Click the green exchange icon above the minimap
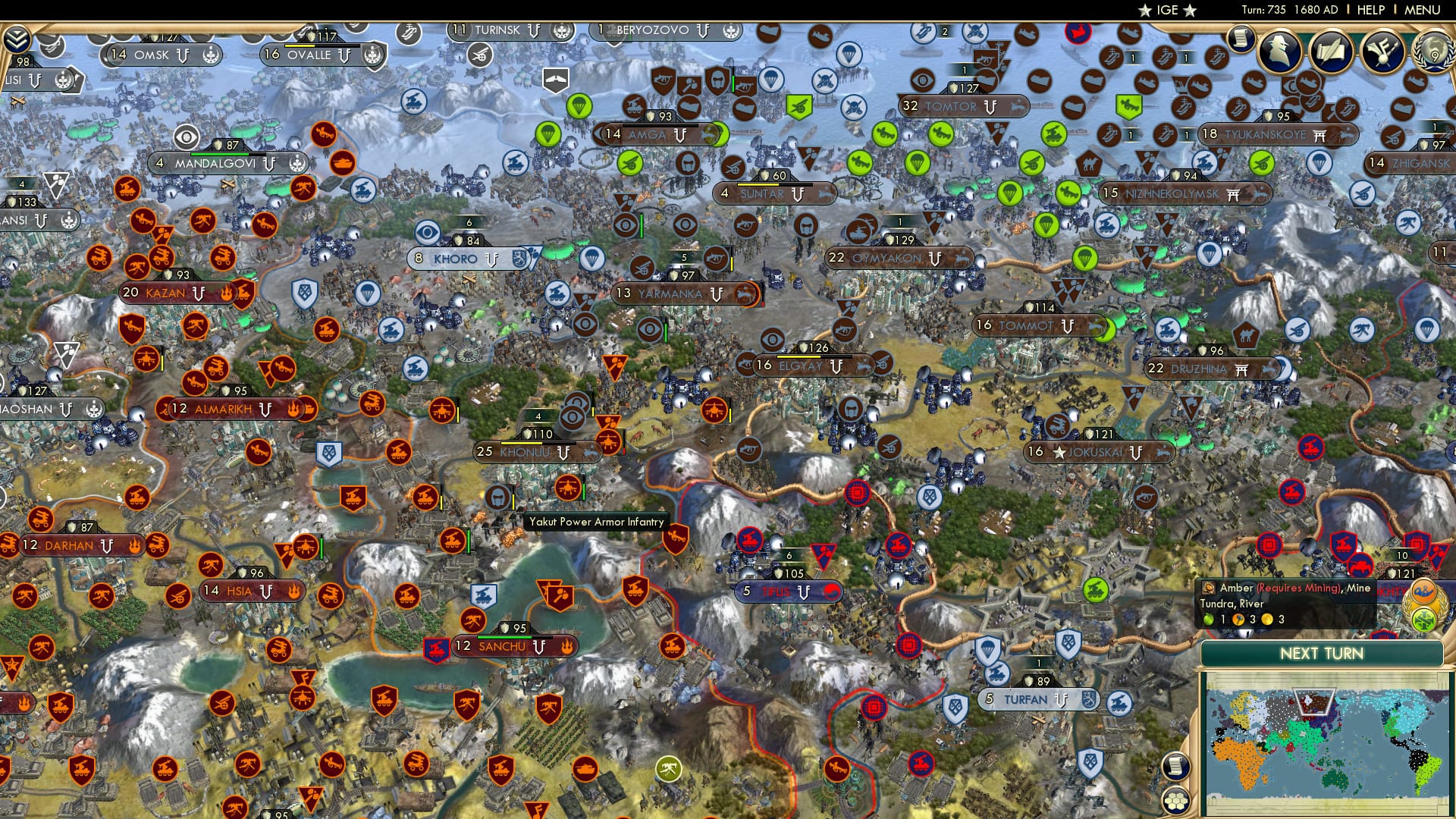1456x819 pixels. [1424, 620]
